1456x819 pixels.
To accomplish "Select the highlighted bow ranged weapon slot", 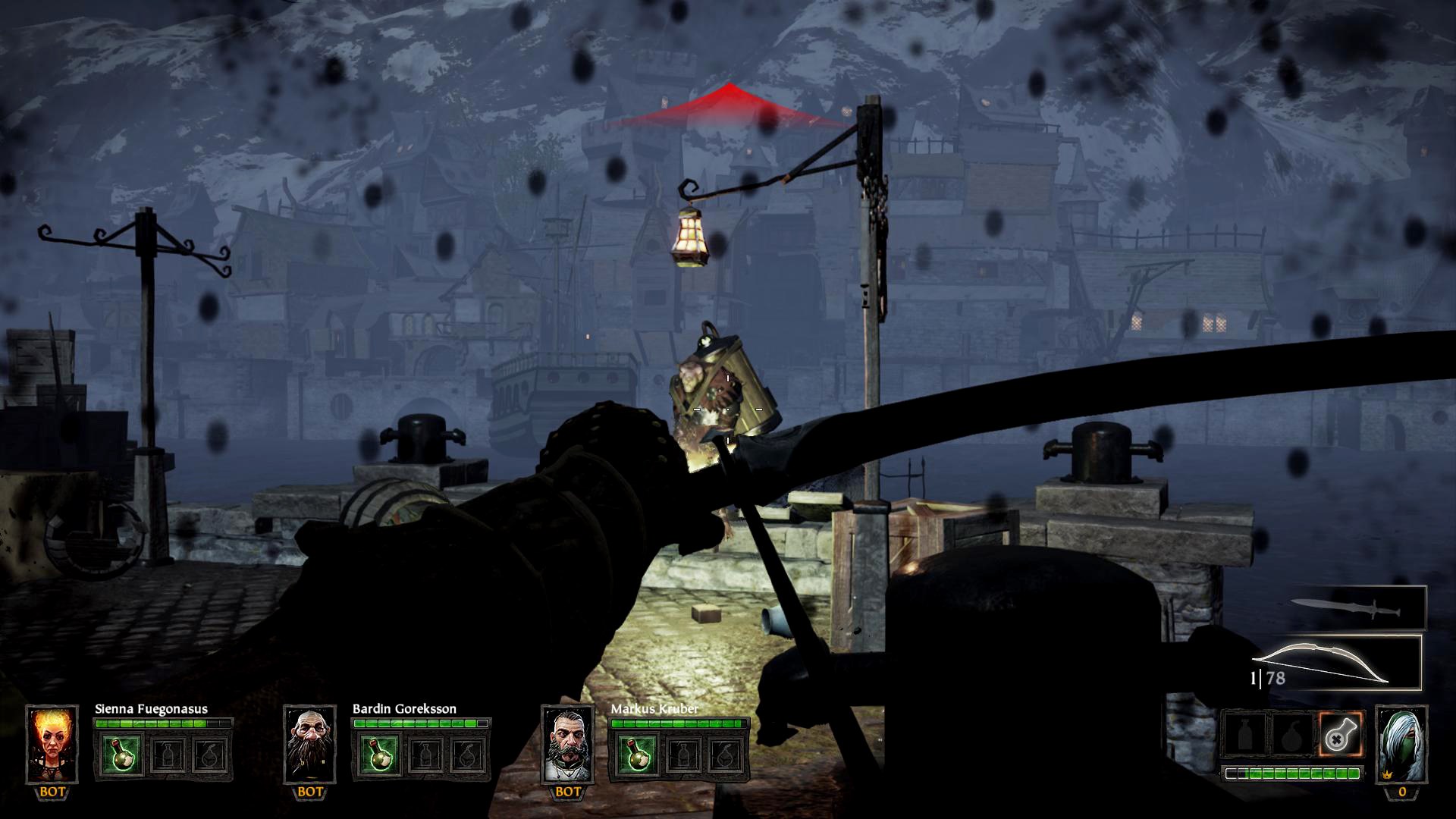I will 1335,663.
